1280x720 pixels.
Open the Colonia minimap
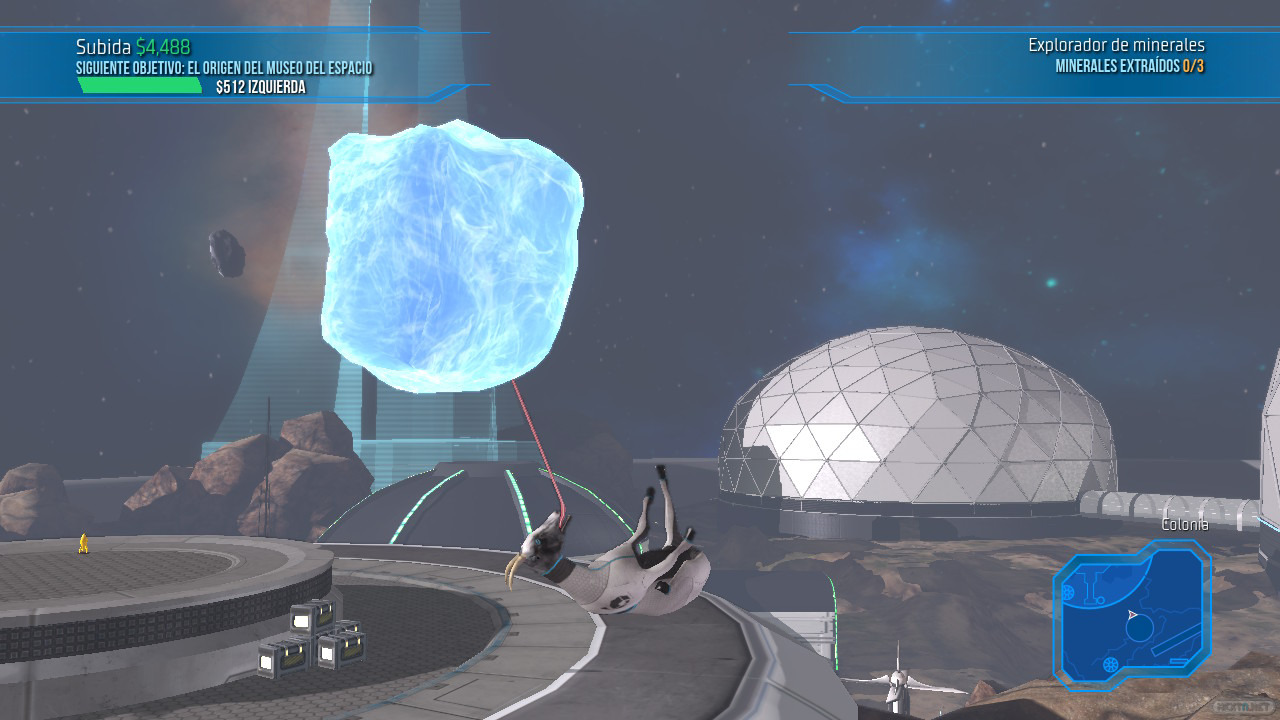point(1131,613)
